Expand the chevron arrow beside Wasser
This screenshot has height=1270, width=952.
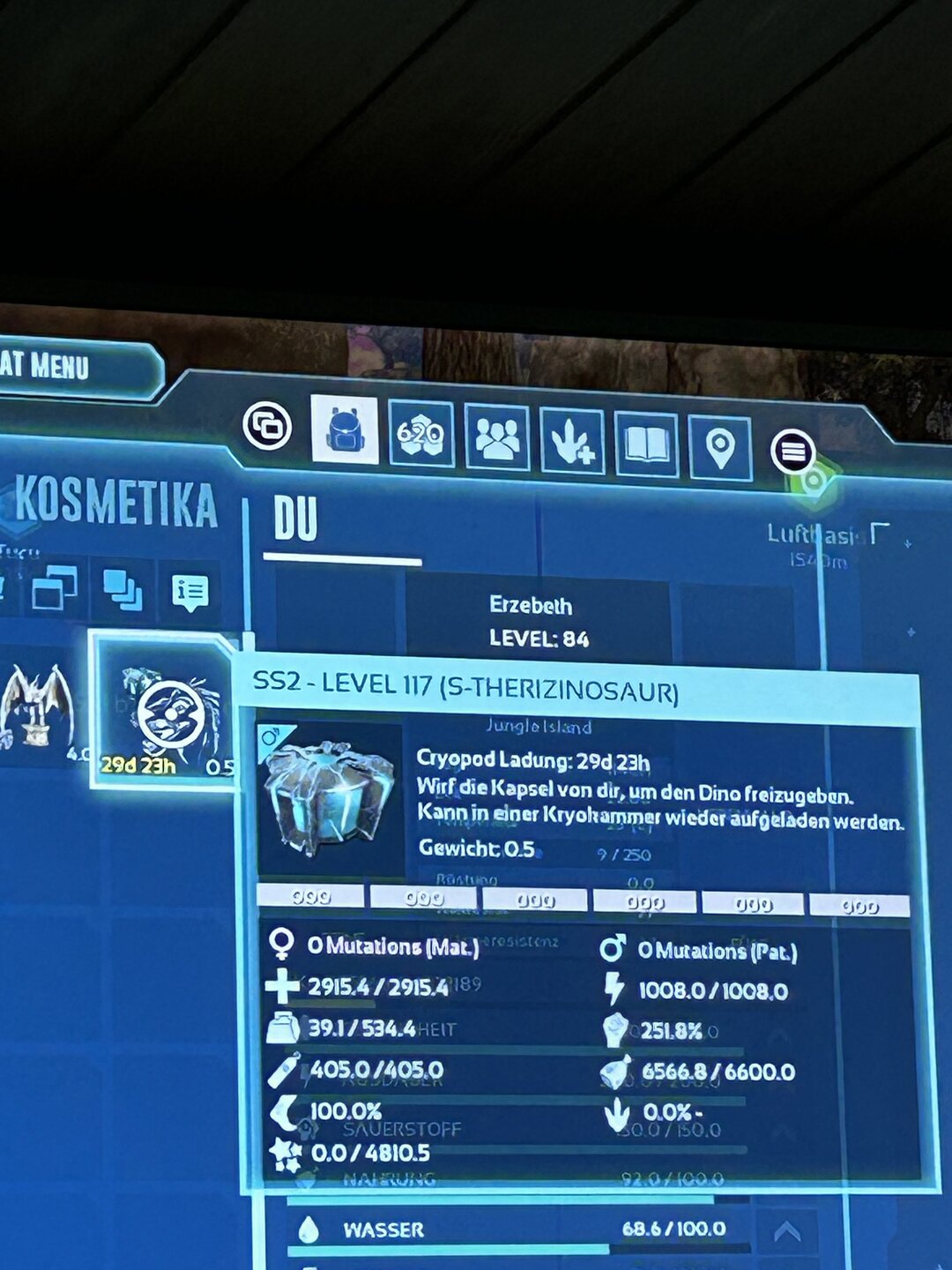coord(786,1231)
